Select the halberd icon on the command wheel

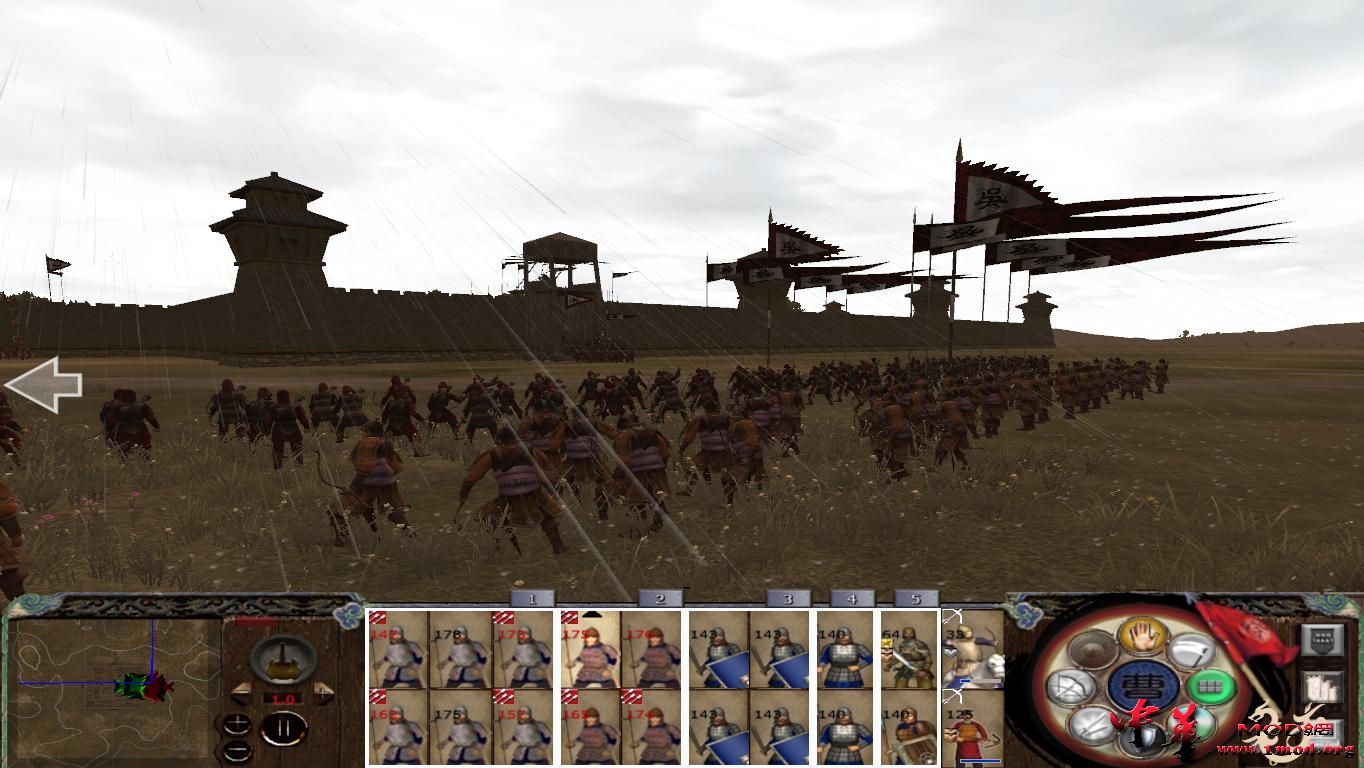[1191, 652]
